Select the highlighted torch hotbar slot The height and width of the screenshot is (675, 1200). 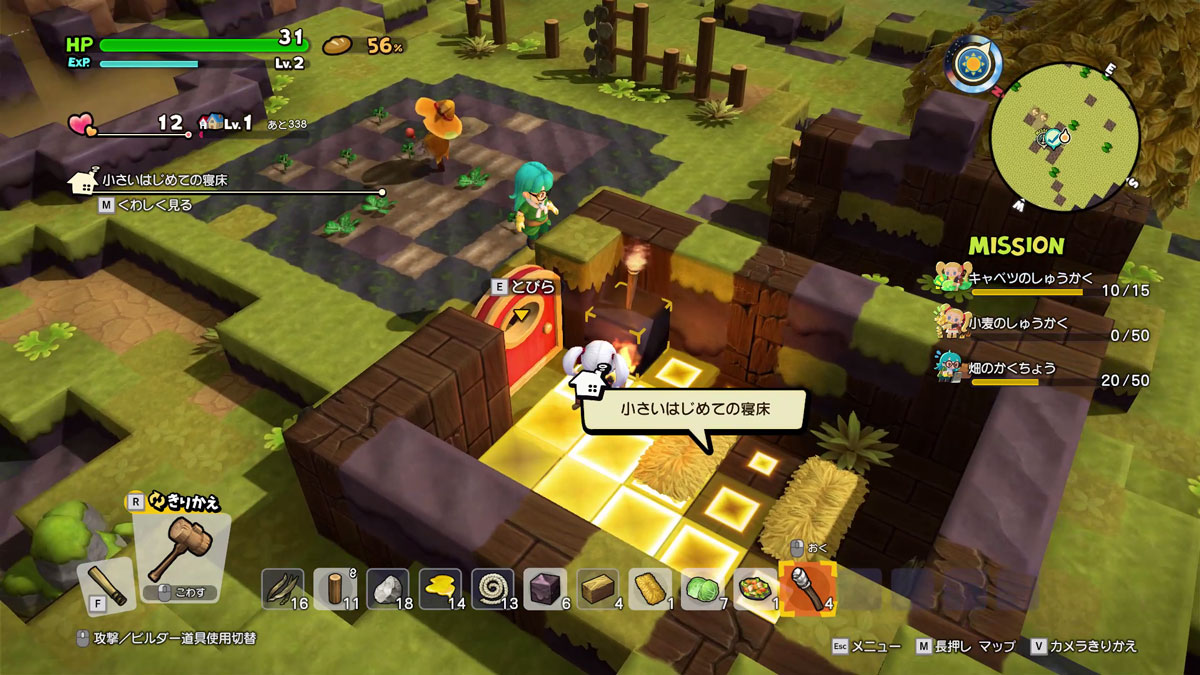[x=807, y=588]
